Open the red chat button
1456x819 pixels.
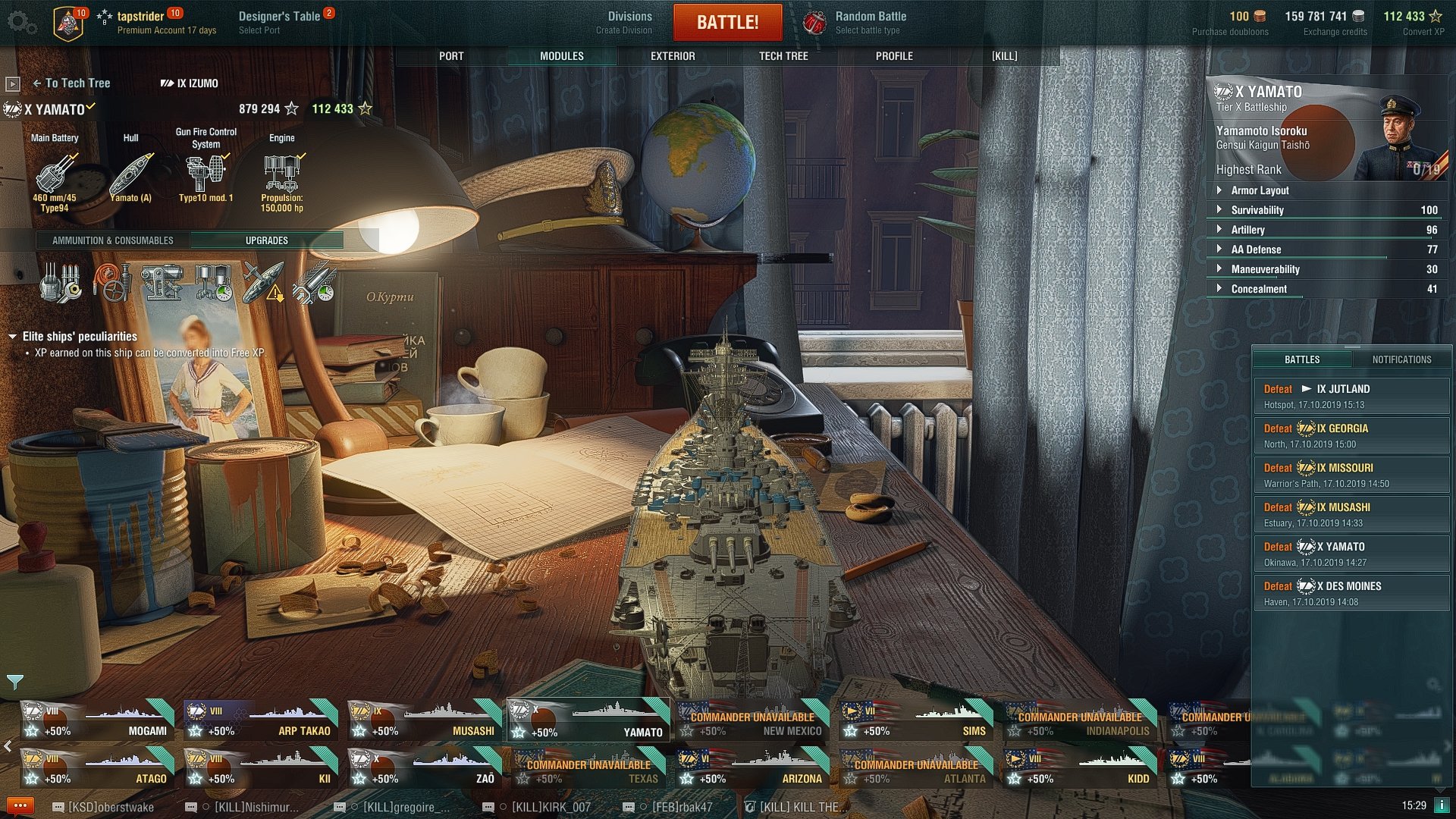(20, 806)
